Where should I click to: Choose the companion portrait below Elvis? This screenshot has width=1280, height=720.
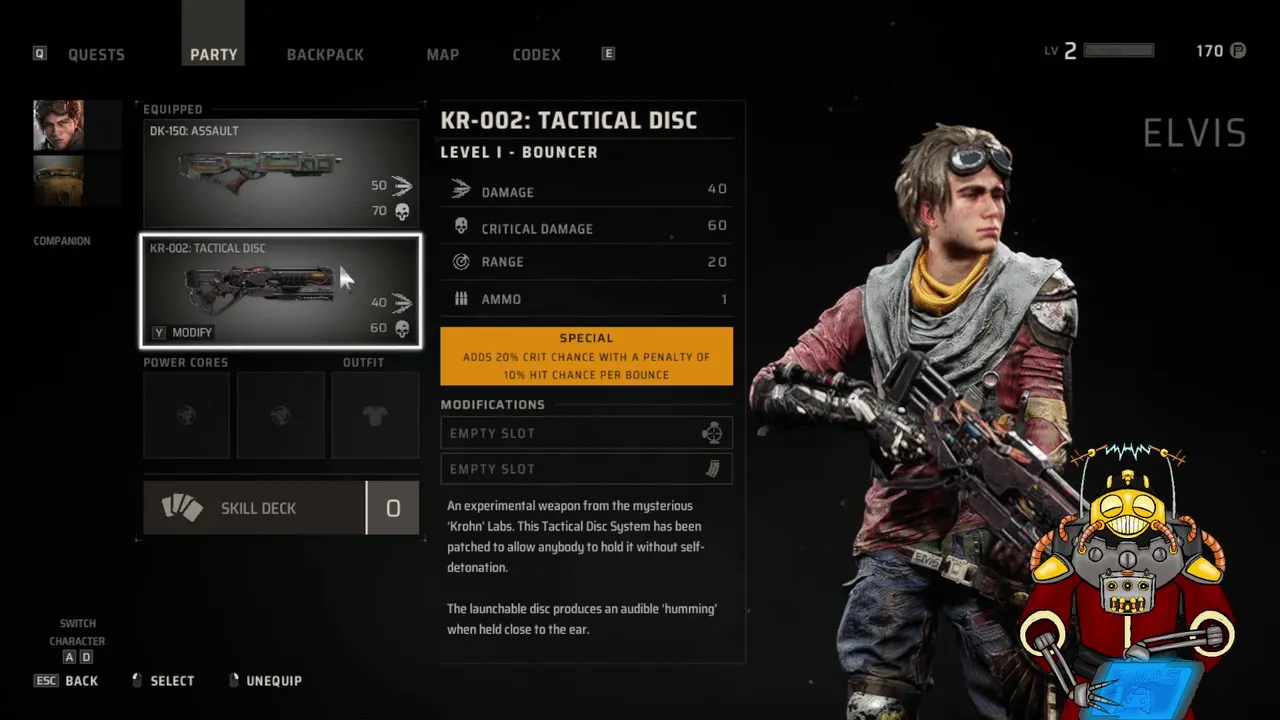pyautogui.click(x=58, y=180)
